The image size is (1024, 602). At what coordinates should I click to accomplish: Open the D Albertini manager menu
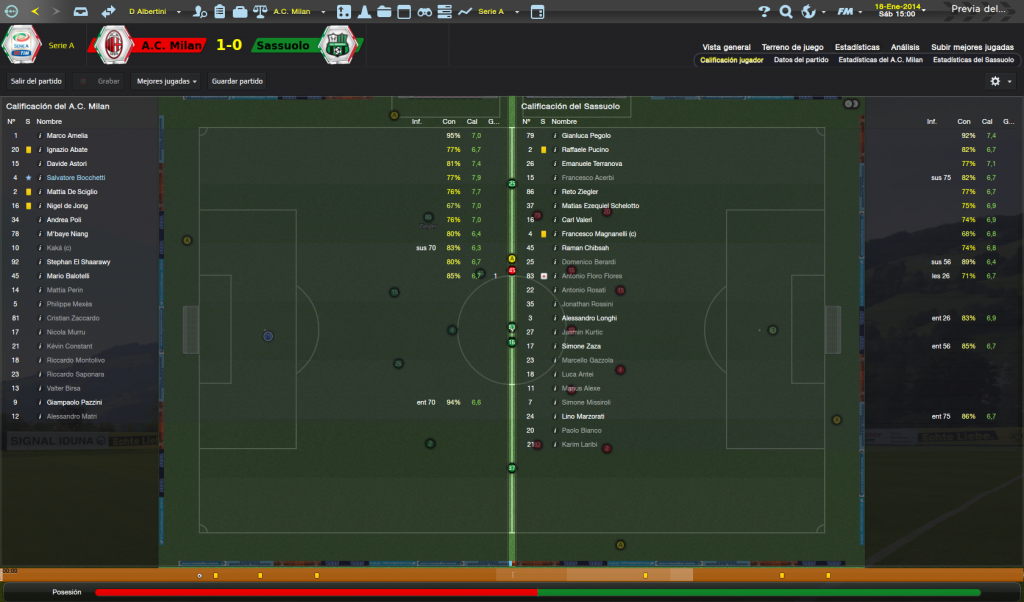tap(154, 11)
